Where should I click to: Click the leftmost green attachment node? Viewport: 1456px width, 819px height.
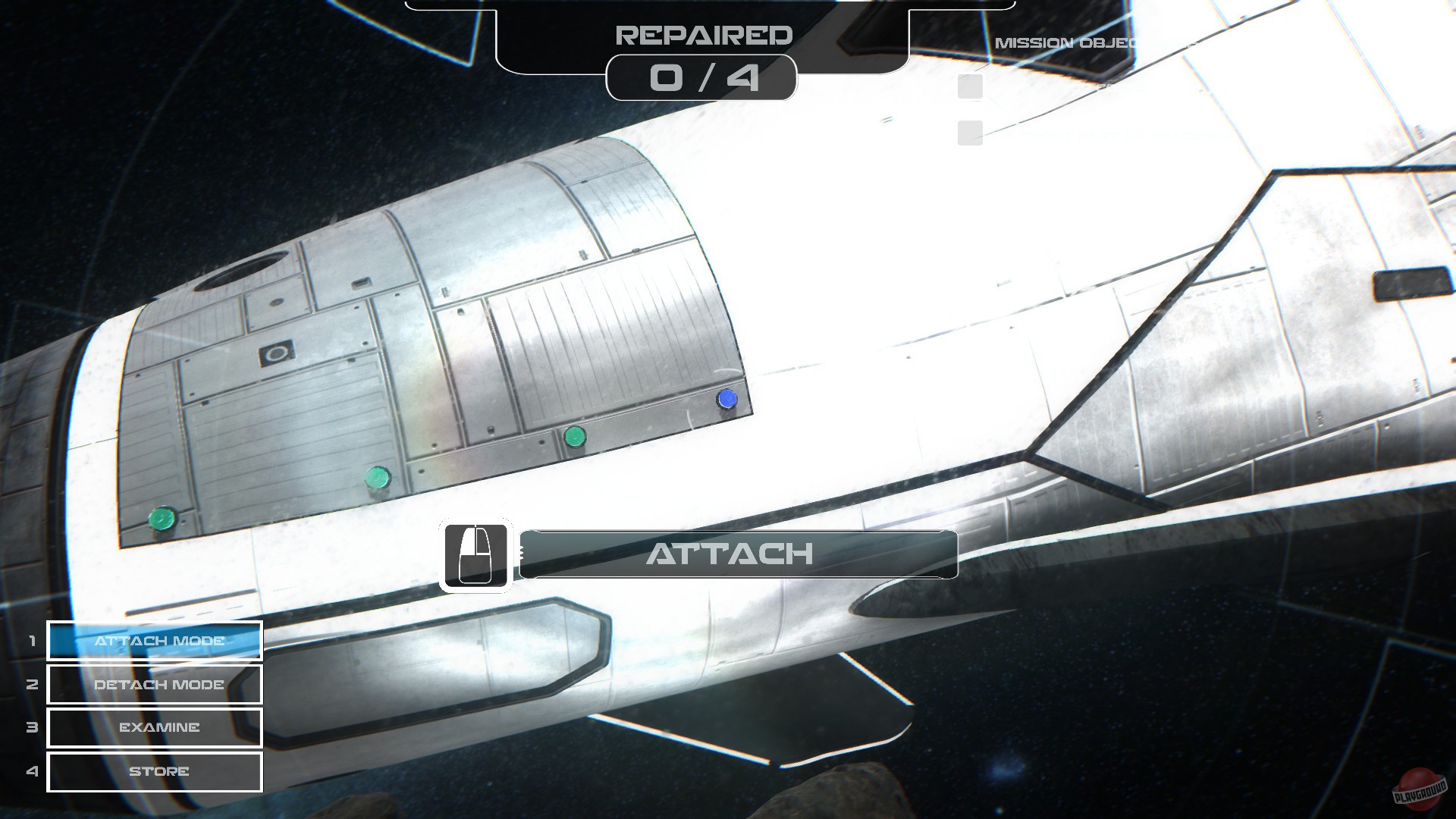[x=159, y=517]
